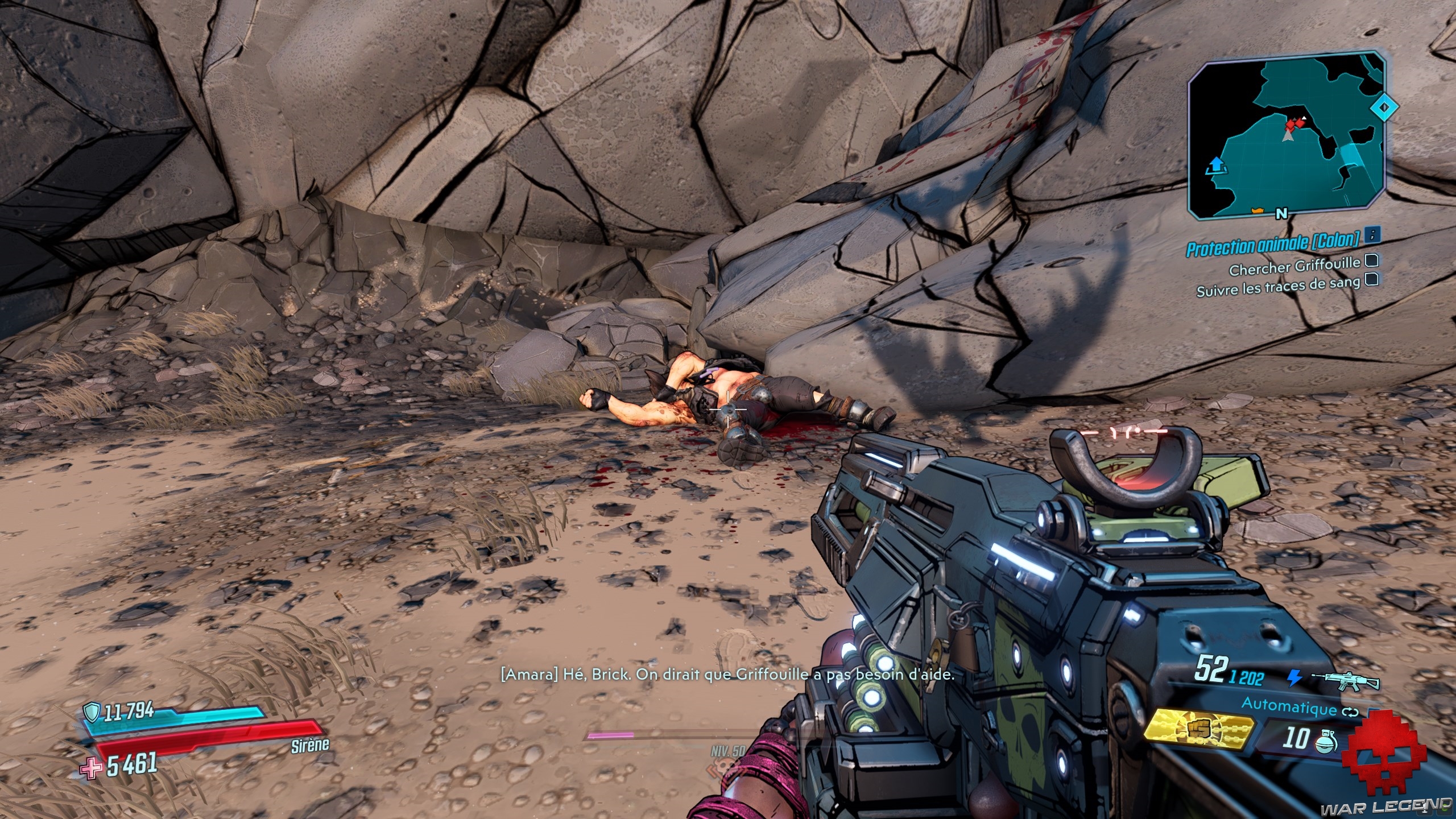1456x819 pixels.
Task: Tick the Chercher Griffouille objective box
Action: [x=1371, y=261]
